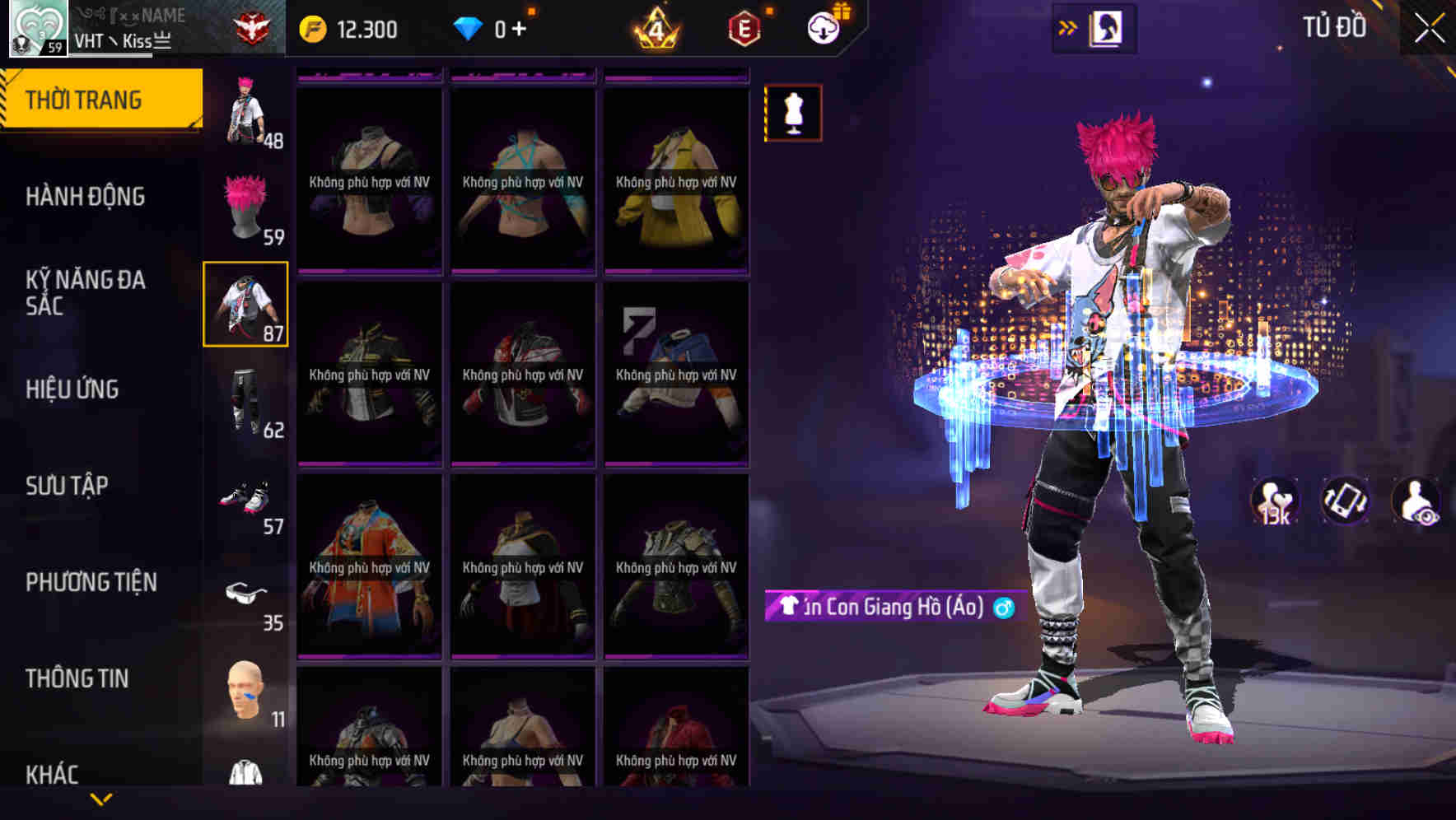This screenshot has height=820, width=1456.
Task: Open the mannequin display option above character preview
Action: (793, 114)
